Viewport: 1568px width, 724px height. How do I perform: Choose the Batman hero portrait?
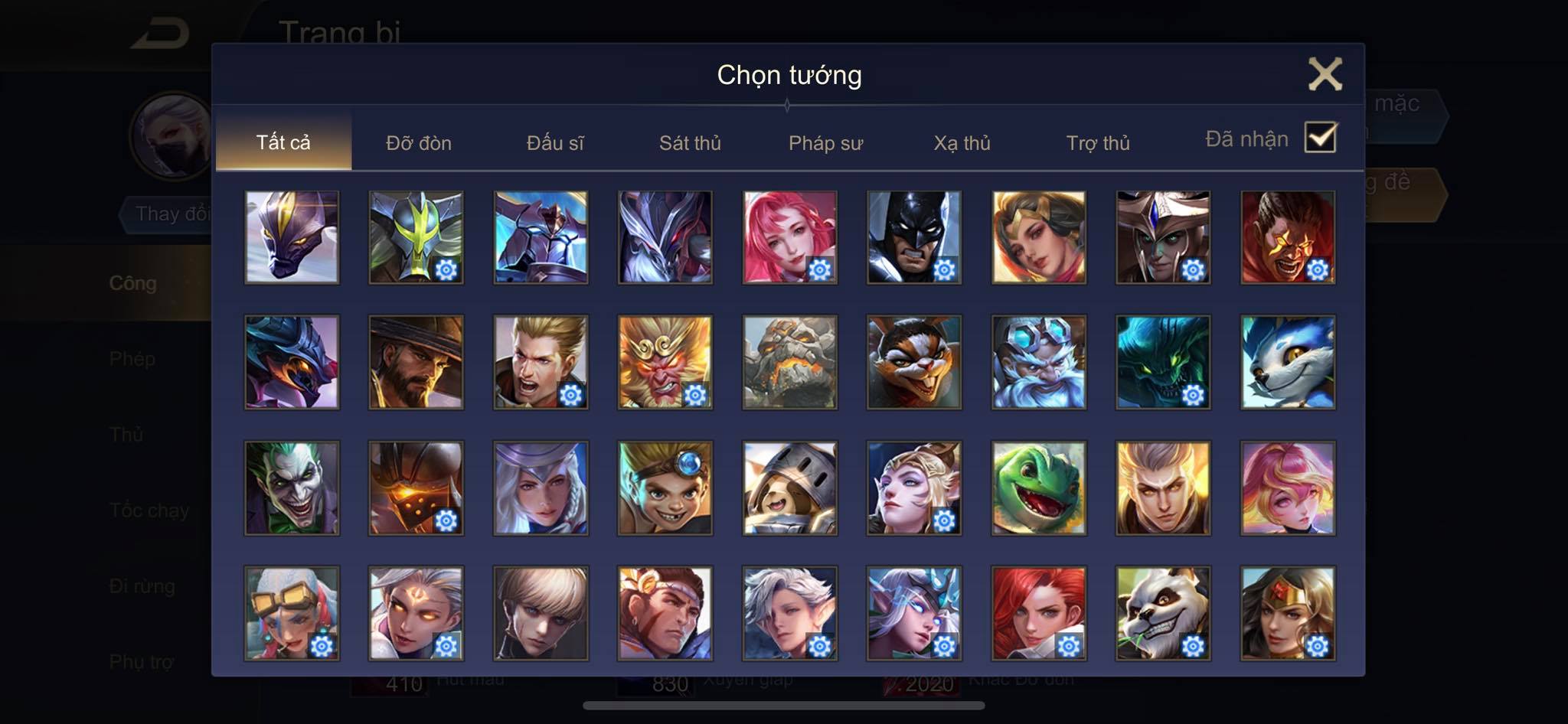(x=913, y=237)
